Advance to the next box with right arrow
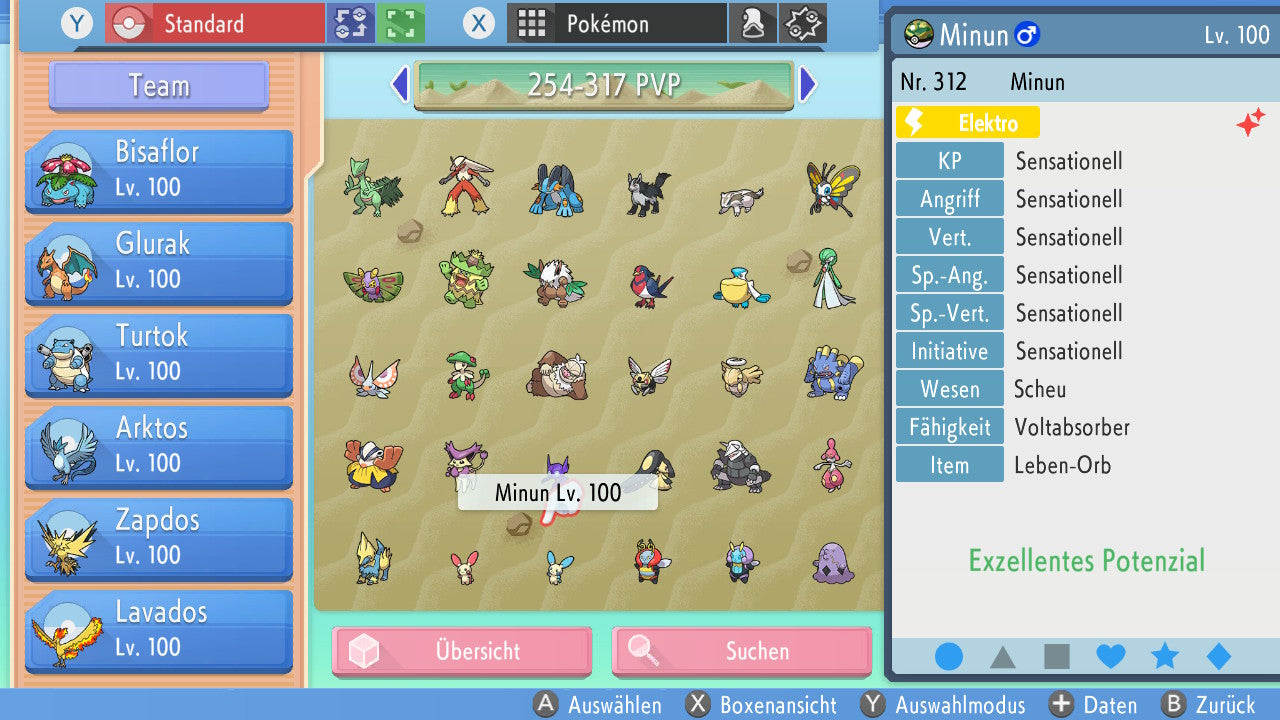 click(x=808, y=86)
